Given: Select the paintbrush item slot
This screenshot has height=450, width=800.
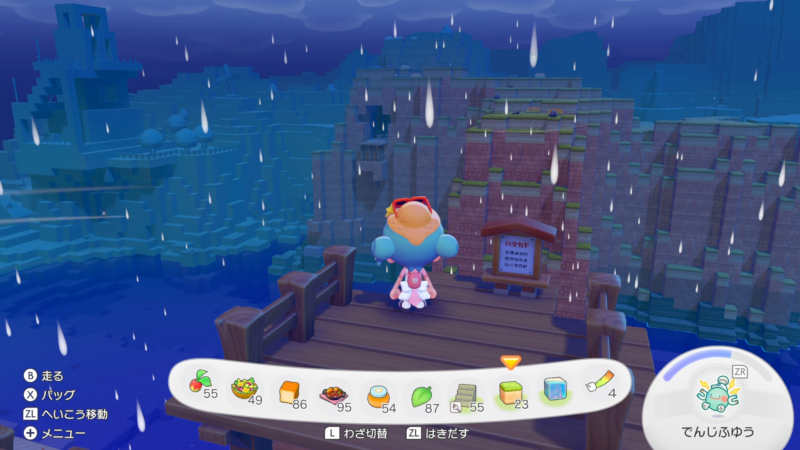Looking at the screenshot, I should click(598, 385).
